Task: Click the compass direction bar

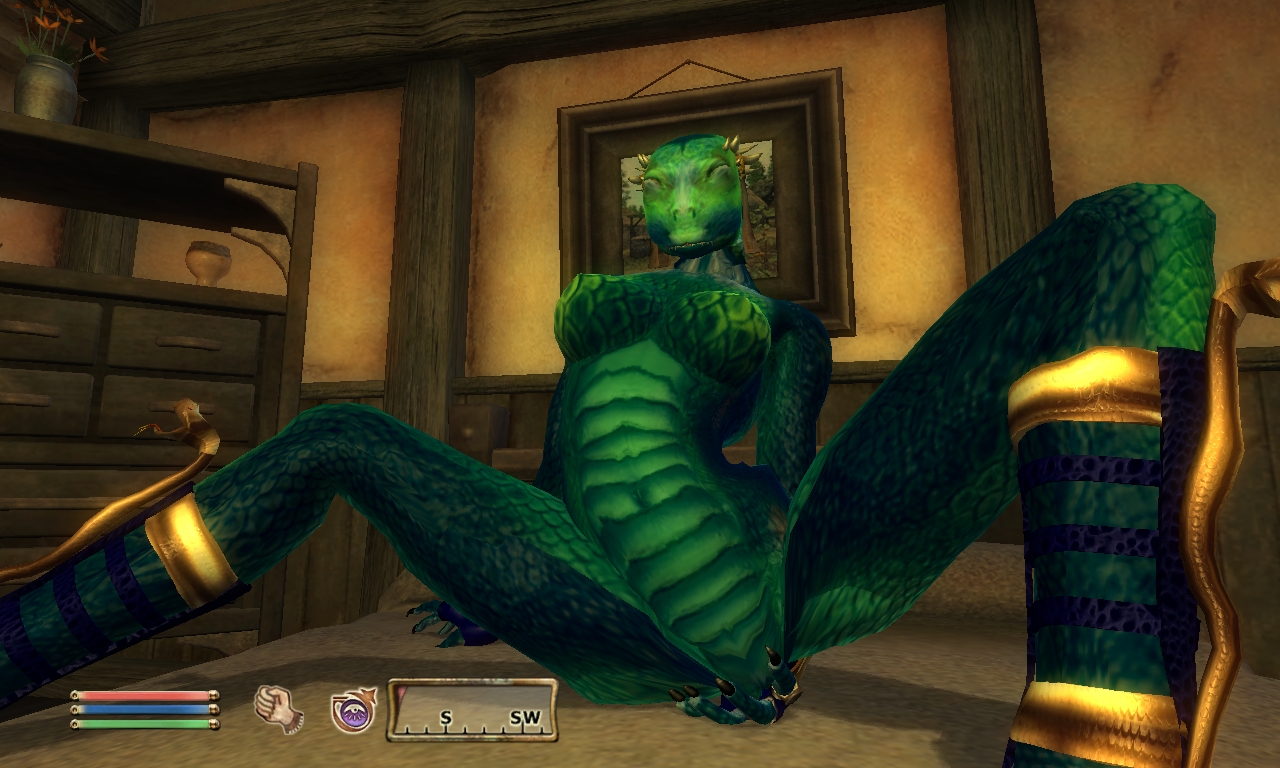Action: tap(472, 710)
